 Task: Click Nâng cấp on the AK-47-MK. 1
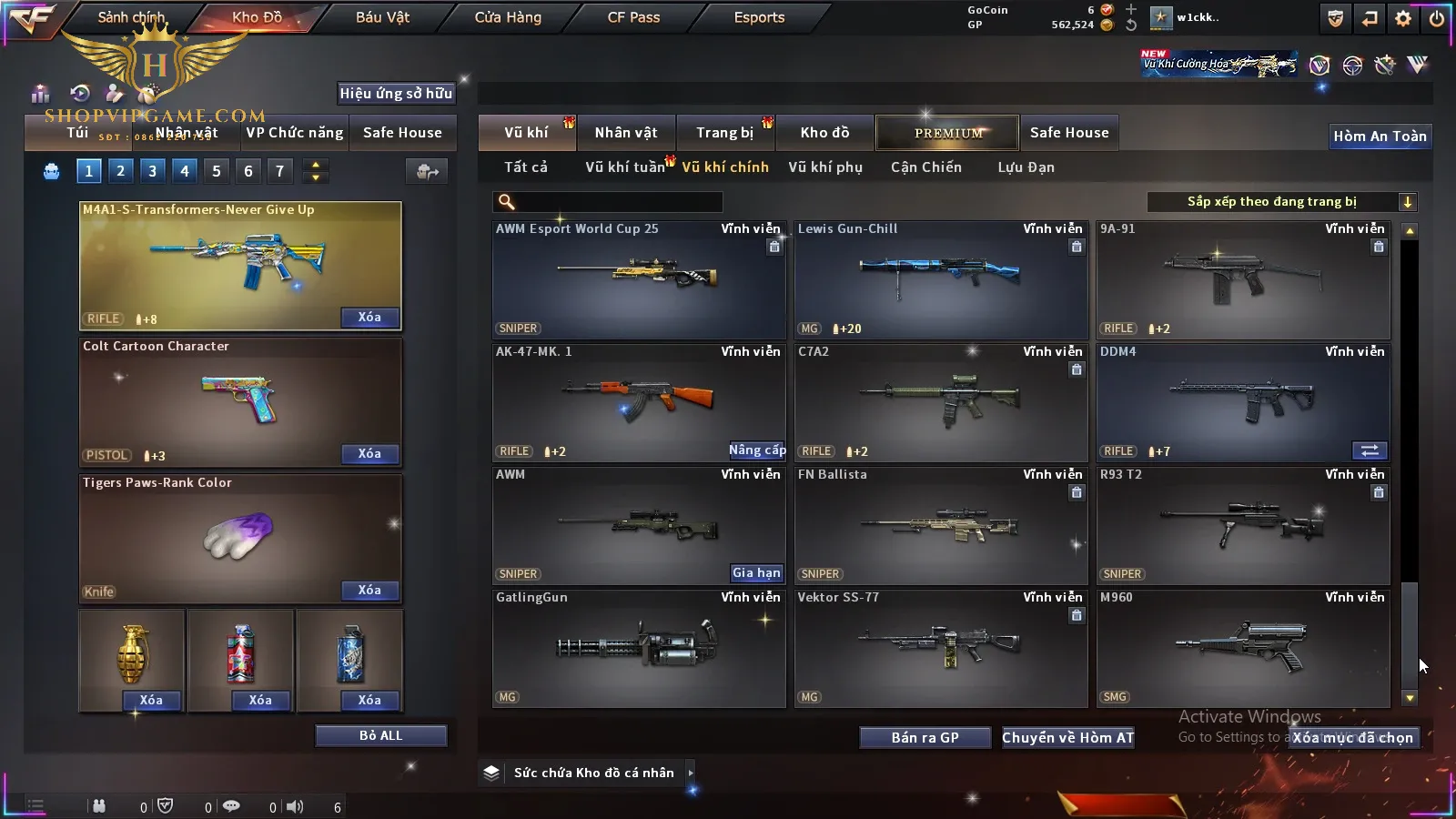click(756, 450)
